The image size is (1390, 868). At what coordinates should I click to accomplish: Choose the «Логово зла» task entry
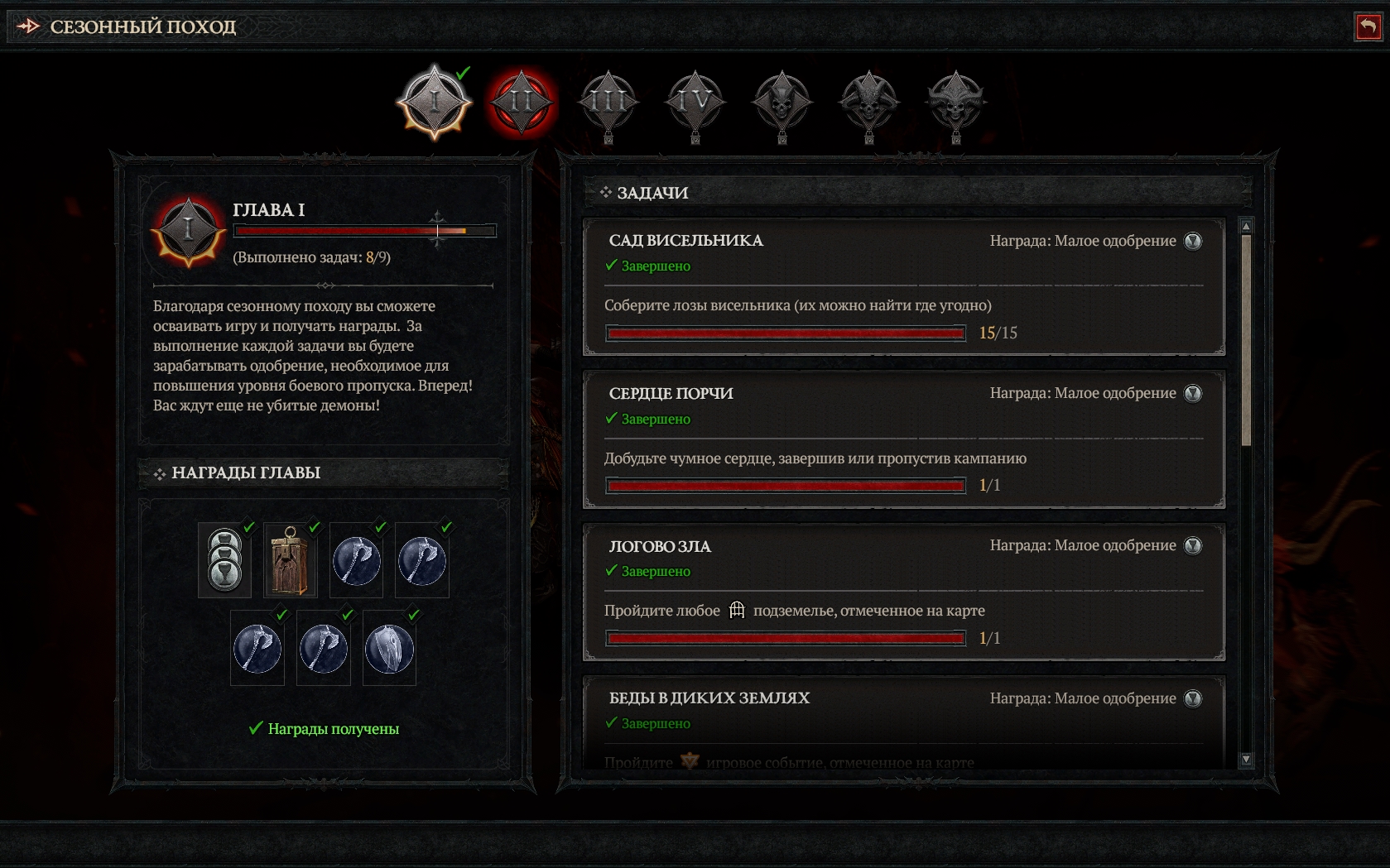[903, 592]
